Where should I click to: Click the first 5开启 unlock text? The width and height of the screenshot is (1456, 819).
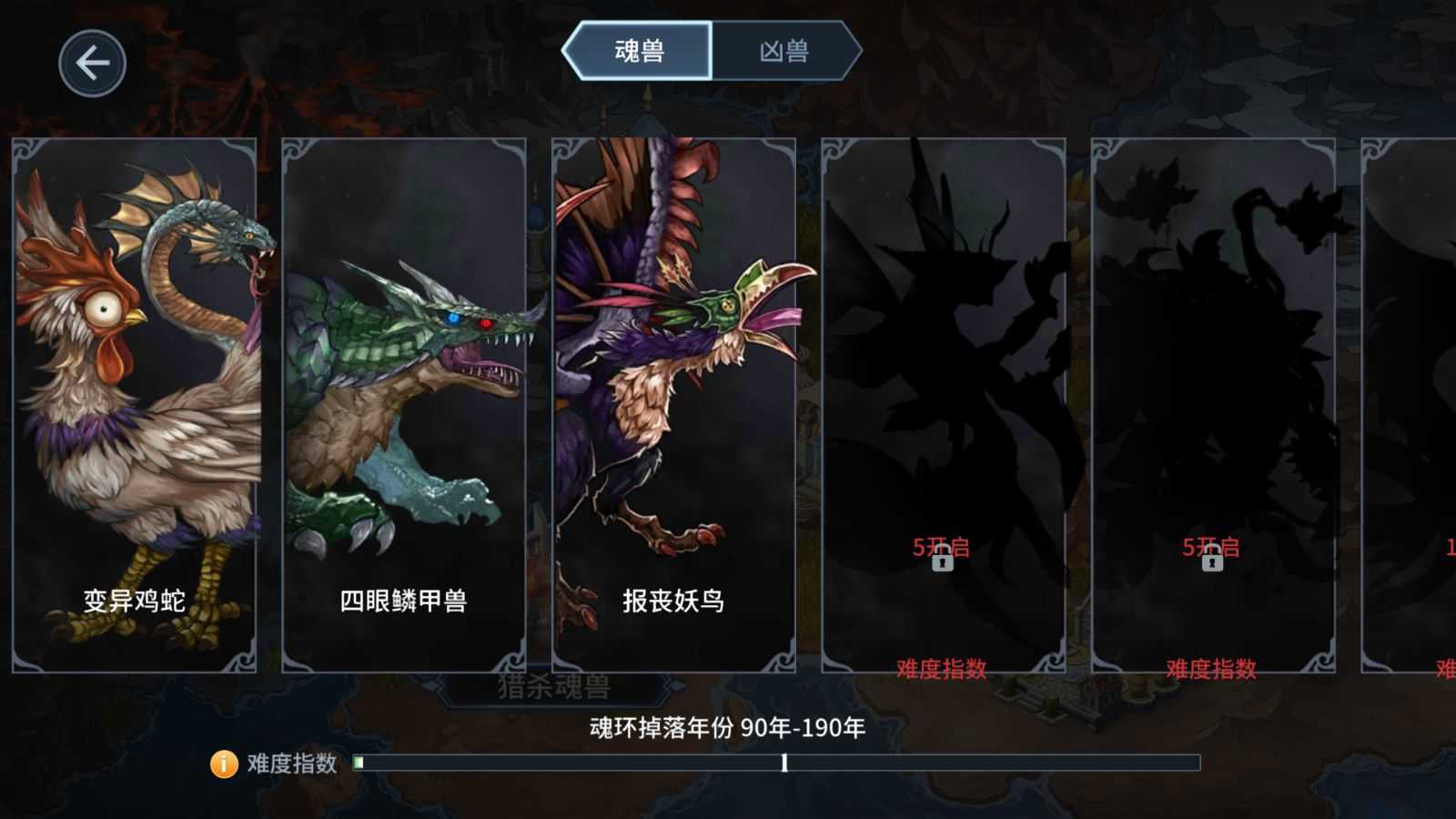click(942, 546)
